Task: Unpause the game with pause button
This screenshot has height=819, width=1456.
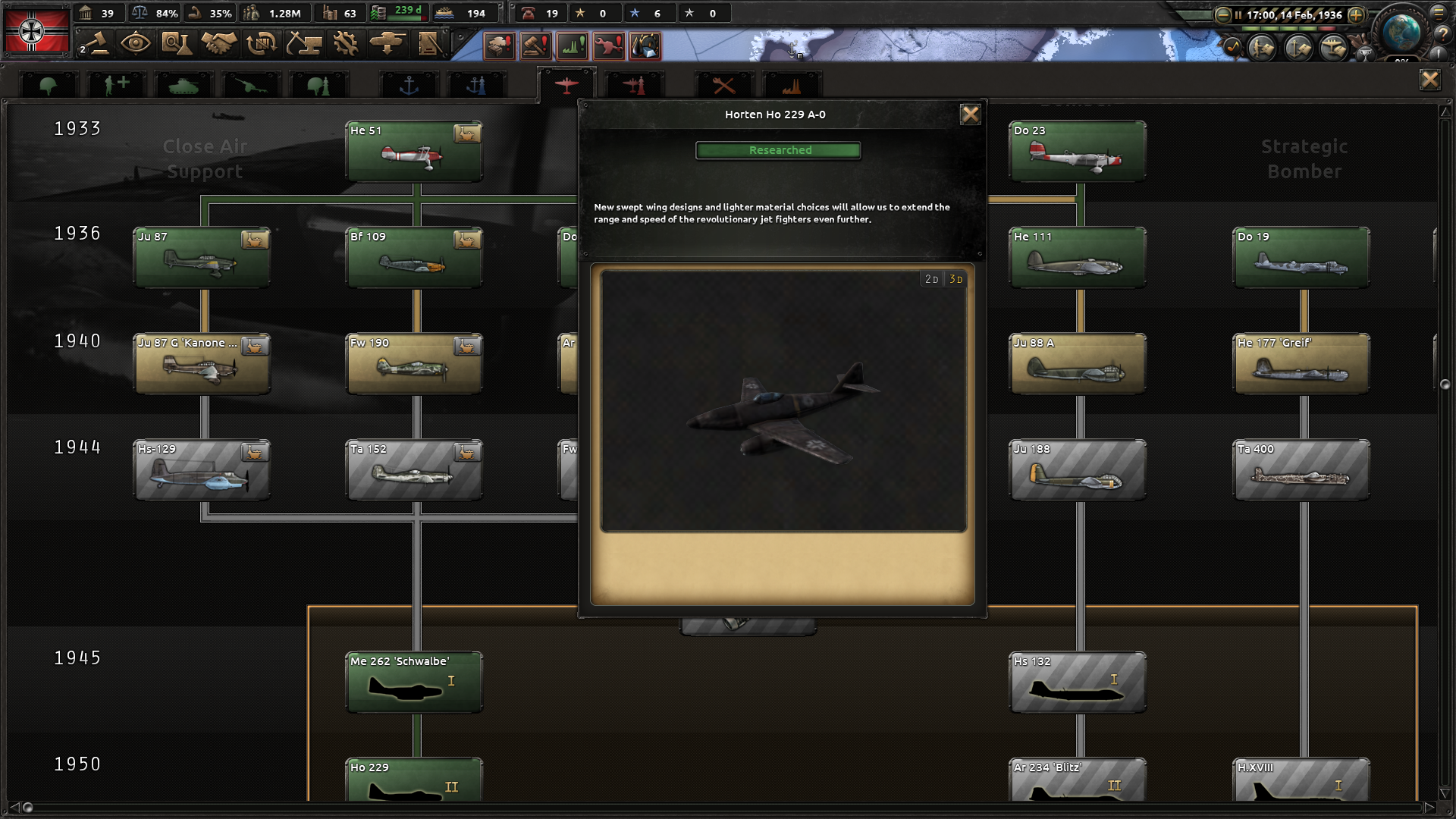Action: point(1238,14)
